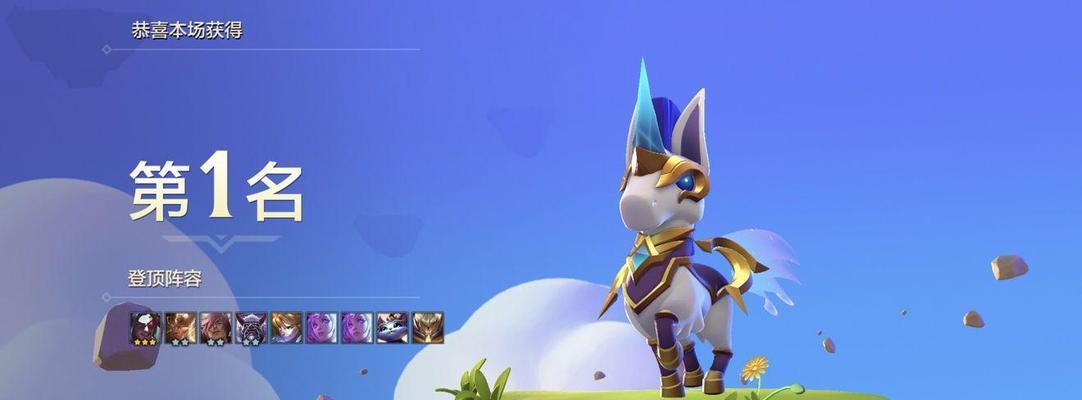Choose the horned beast champion icon
The height and width of the screenshot is (400, 1082).
point(250,327)
